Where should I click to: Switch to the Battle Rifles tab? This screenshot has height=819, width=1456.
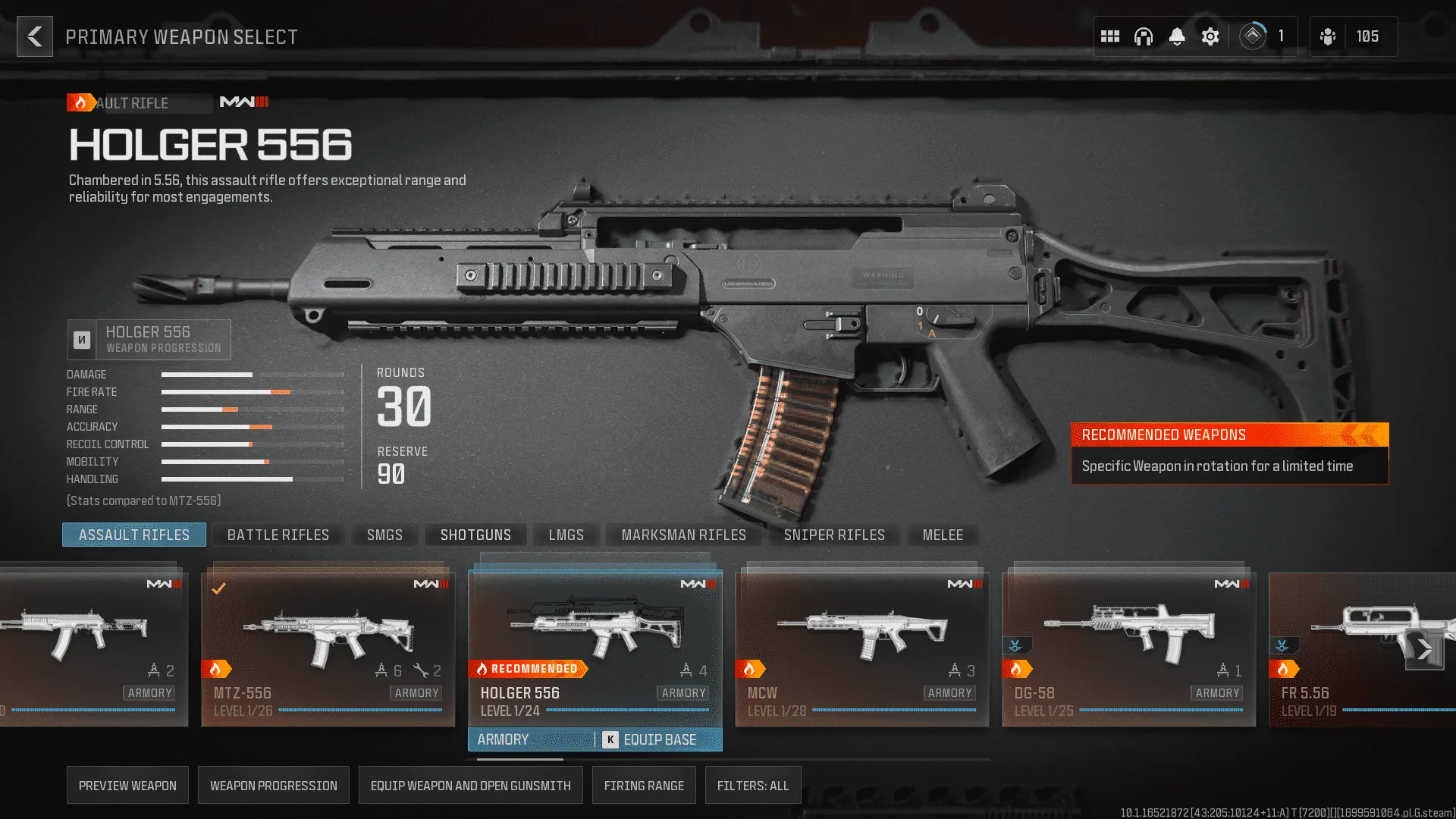tap(278, 535)
